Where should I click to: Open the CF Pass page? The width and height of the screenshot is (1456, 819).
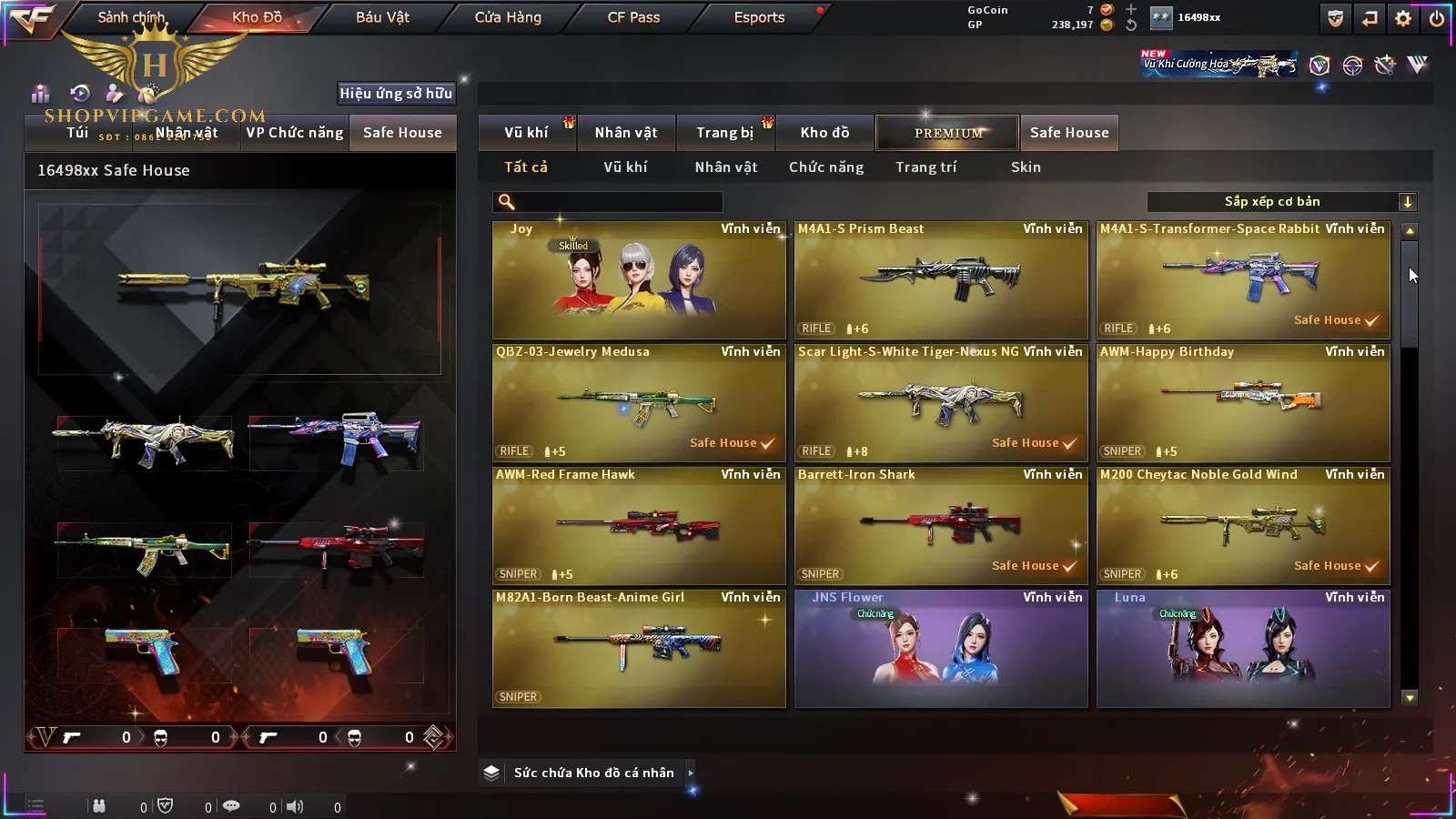pos(633,17)
